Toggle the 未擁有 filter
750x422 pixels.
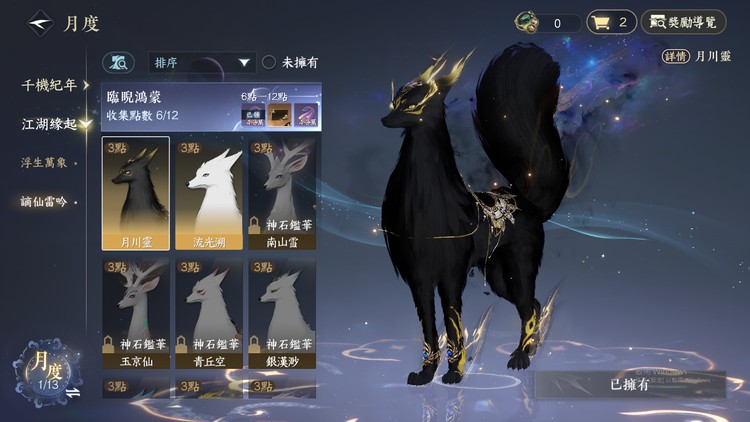[x=269, y=63]
